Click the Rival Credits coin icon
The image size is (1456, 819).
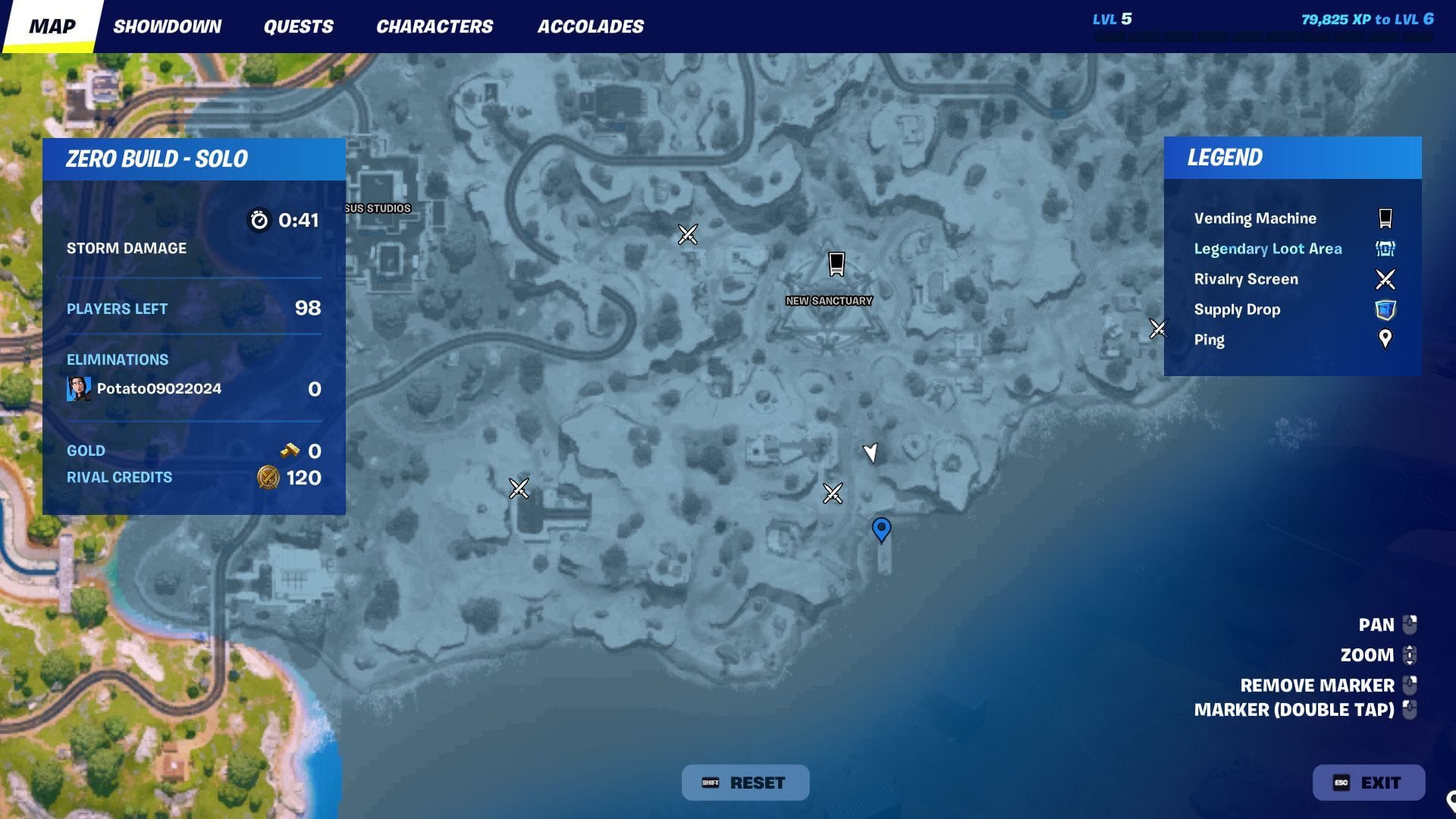click(x=267, y=478)
